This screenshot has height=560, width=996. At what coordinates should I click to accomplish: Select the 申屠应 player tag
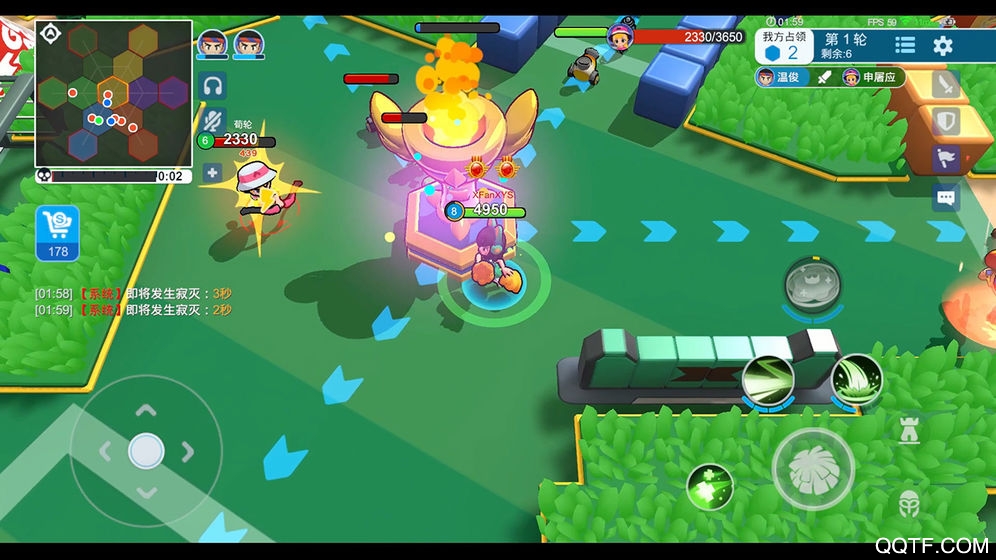868,77
